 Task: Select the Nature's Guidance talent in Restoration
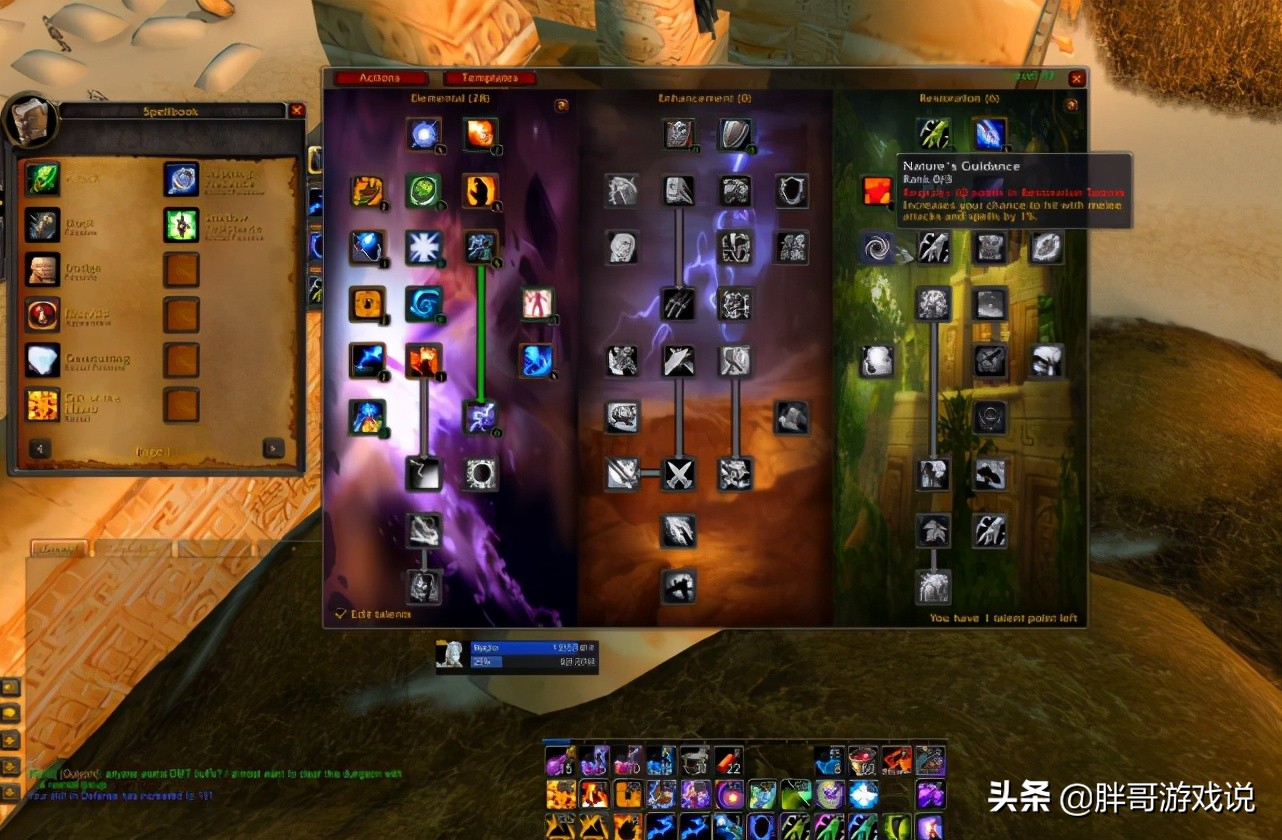coord(877,192)
